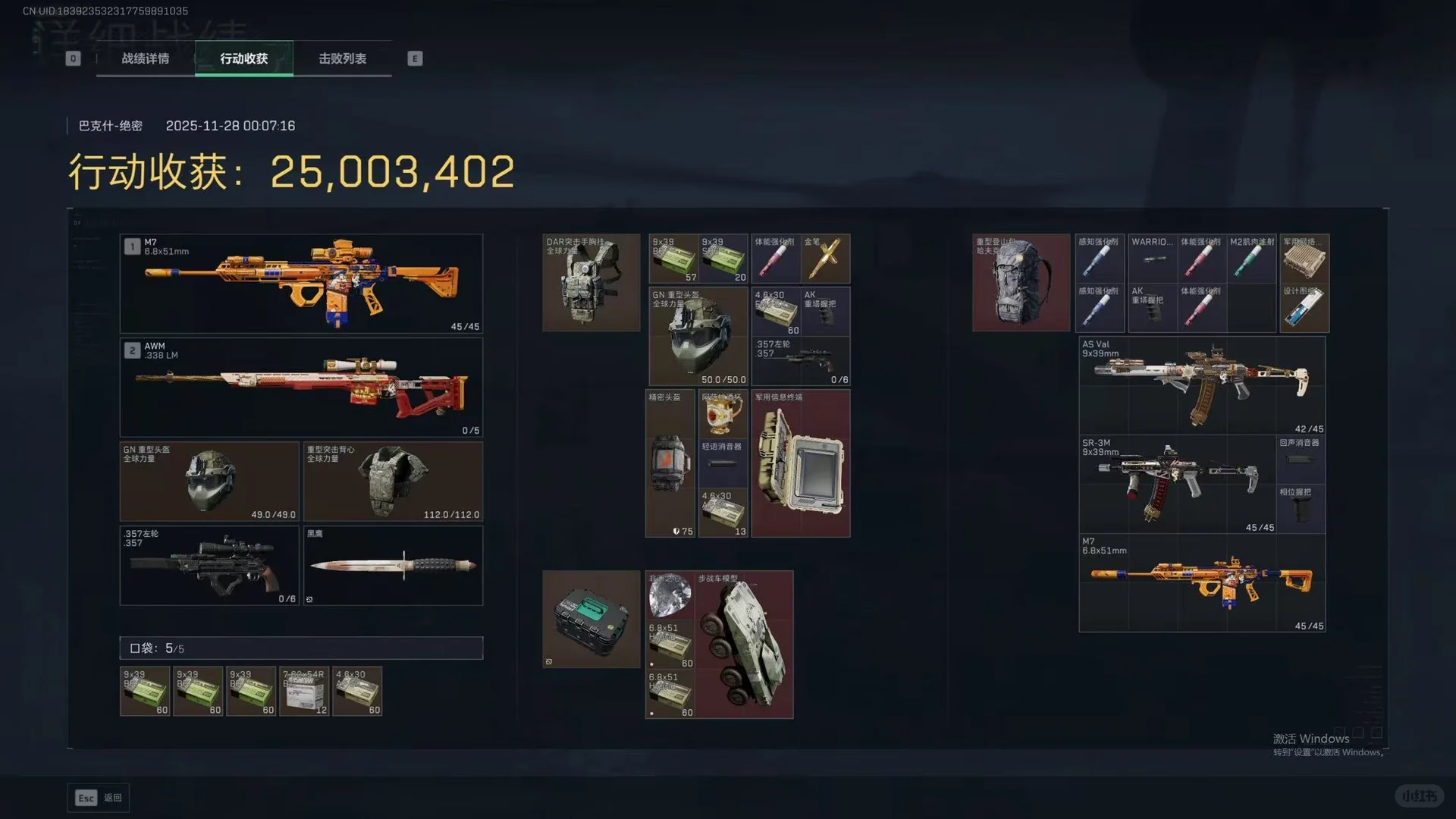Select the 步战车模型 vehicle model item
The image size is (1456, 819).
click(x=744, y=645)
